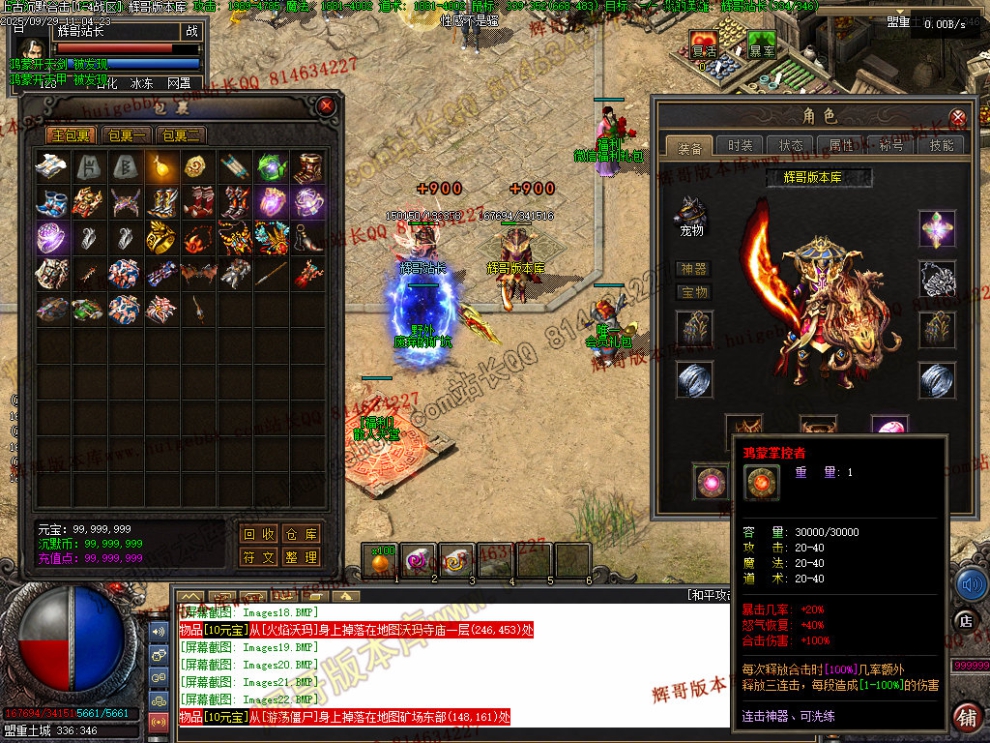
Task: Close the 角色 character window
Action: [958, 117]
